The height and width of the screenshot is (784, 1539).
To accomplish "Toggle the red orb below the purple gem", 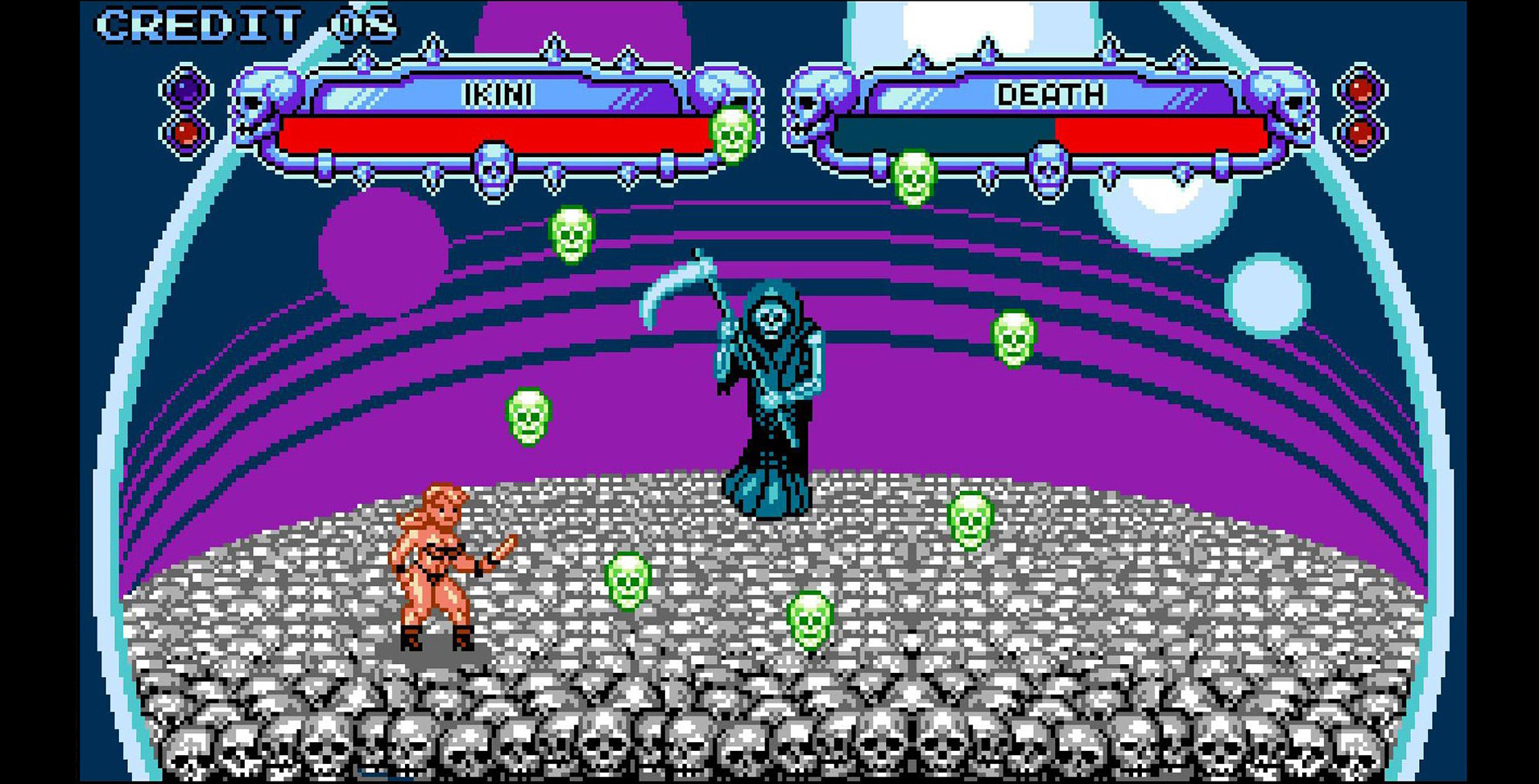I will click(187, 134).
